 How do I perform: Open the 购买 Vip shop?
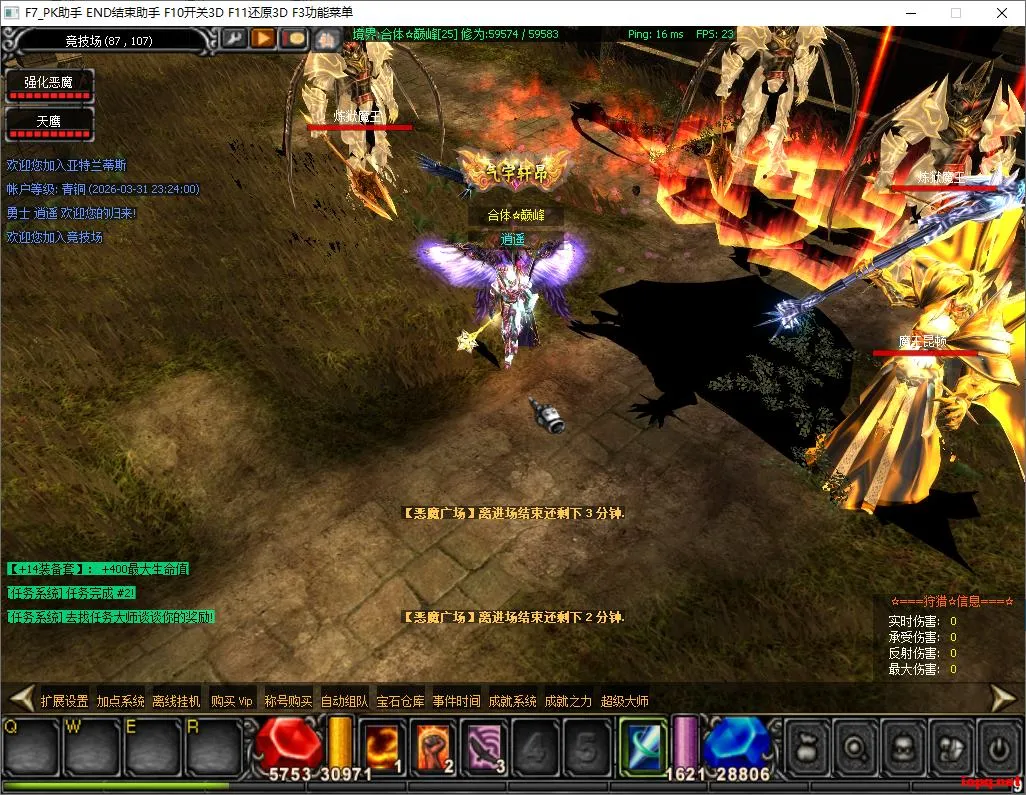[x=232, y=701]
